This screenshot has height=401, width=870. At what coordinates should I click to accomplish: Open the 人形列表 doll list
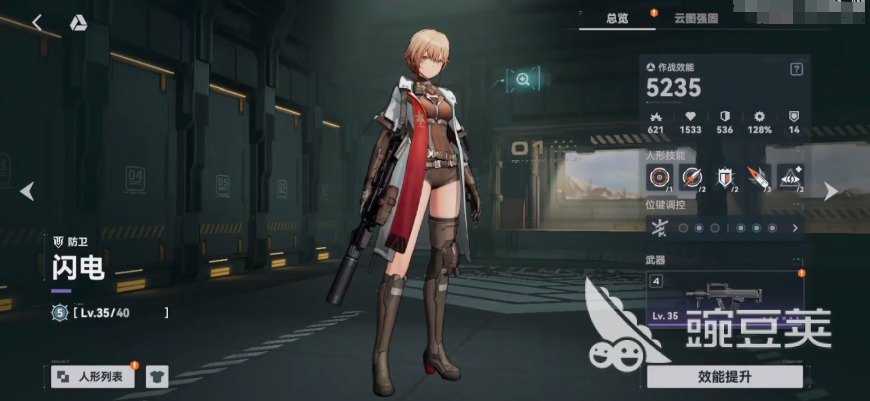click(93, 377)
